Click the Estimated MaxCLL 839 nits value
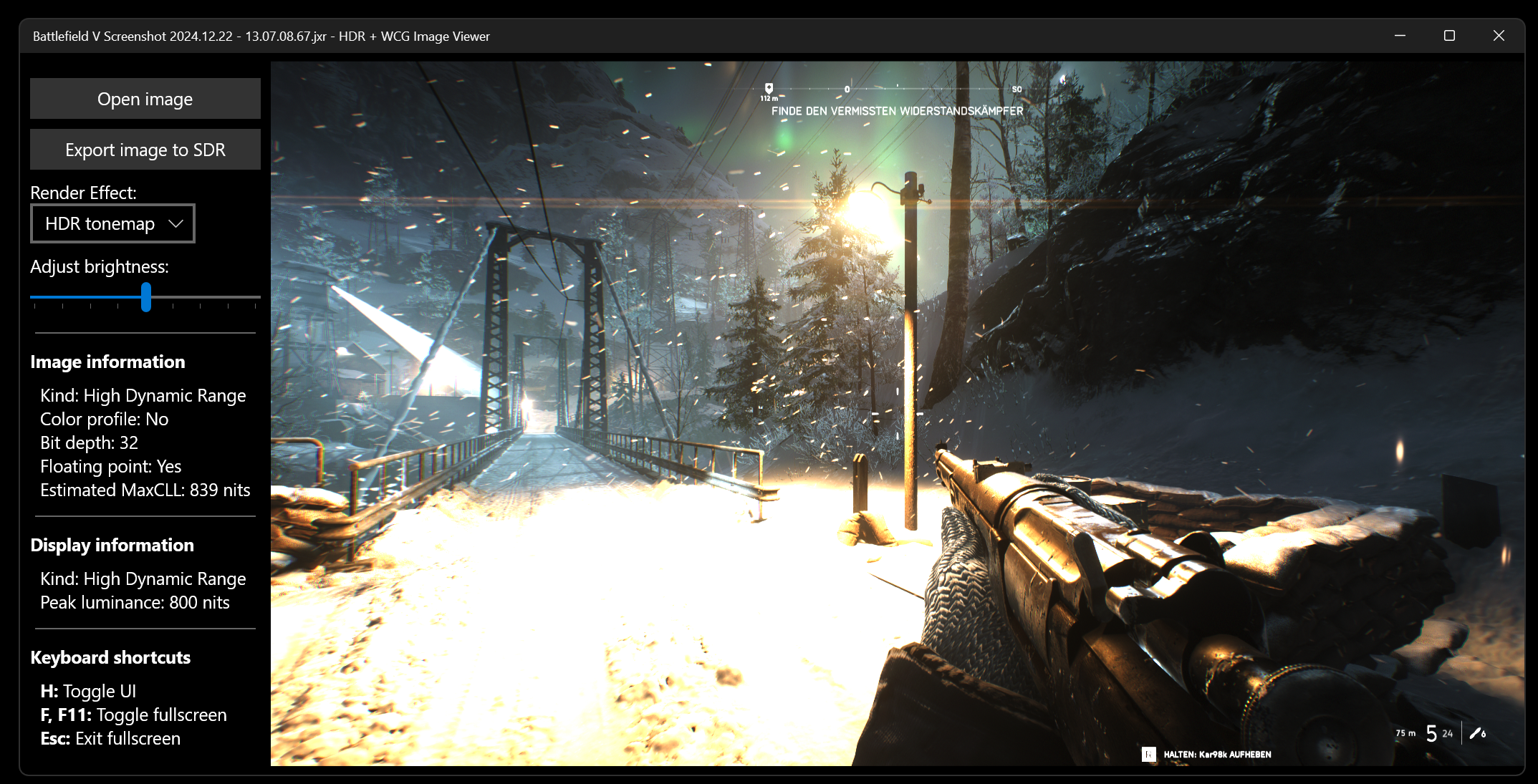Image resolution: width=1538 pixels, height=784 pixels. tap(144, 490)
